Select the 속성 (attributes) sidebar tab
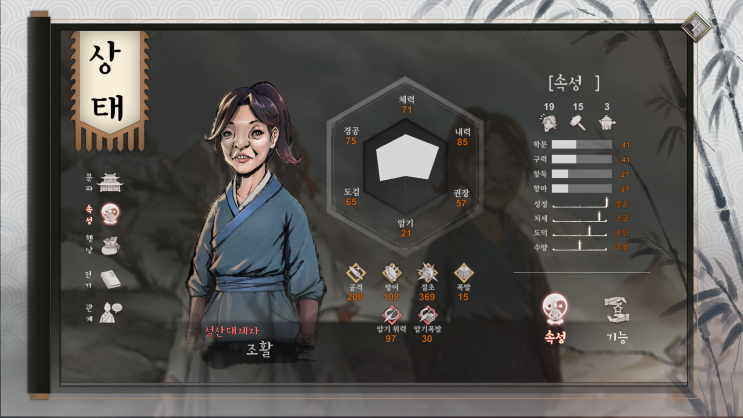The width and height of the screenshot is (743, 418). pyautogui.click(x=111, y=213)
